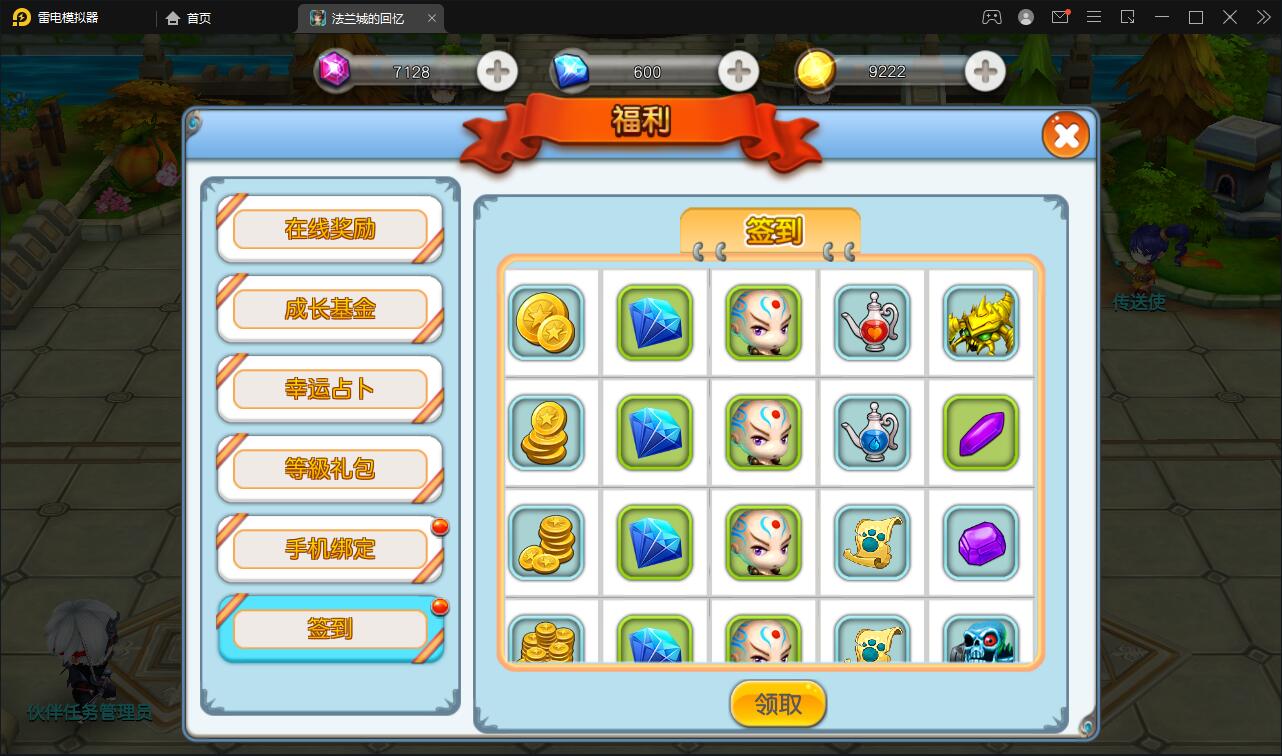Click the purple treasure chest reward
The width and height of the screenshot is (1282, 756).
click(x=981, y=543)
